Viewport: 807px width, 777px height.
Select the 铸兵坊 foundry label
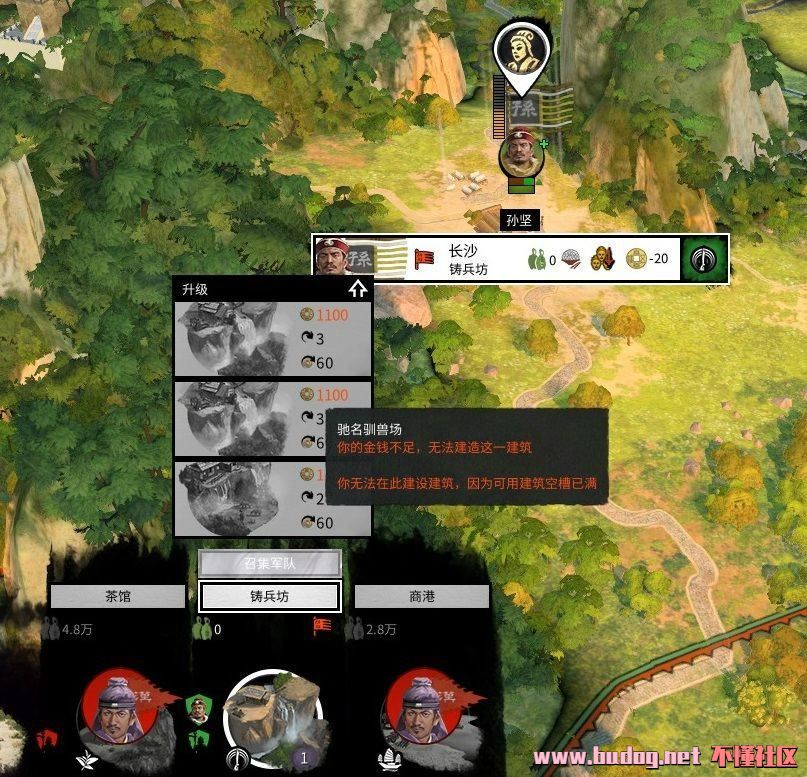tap(270, 597)
